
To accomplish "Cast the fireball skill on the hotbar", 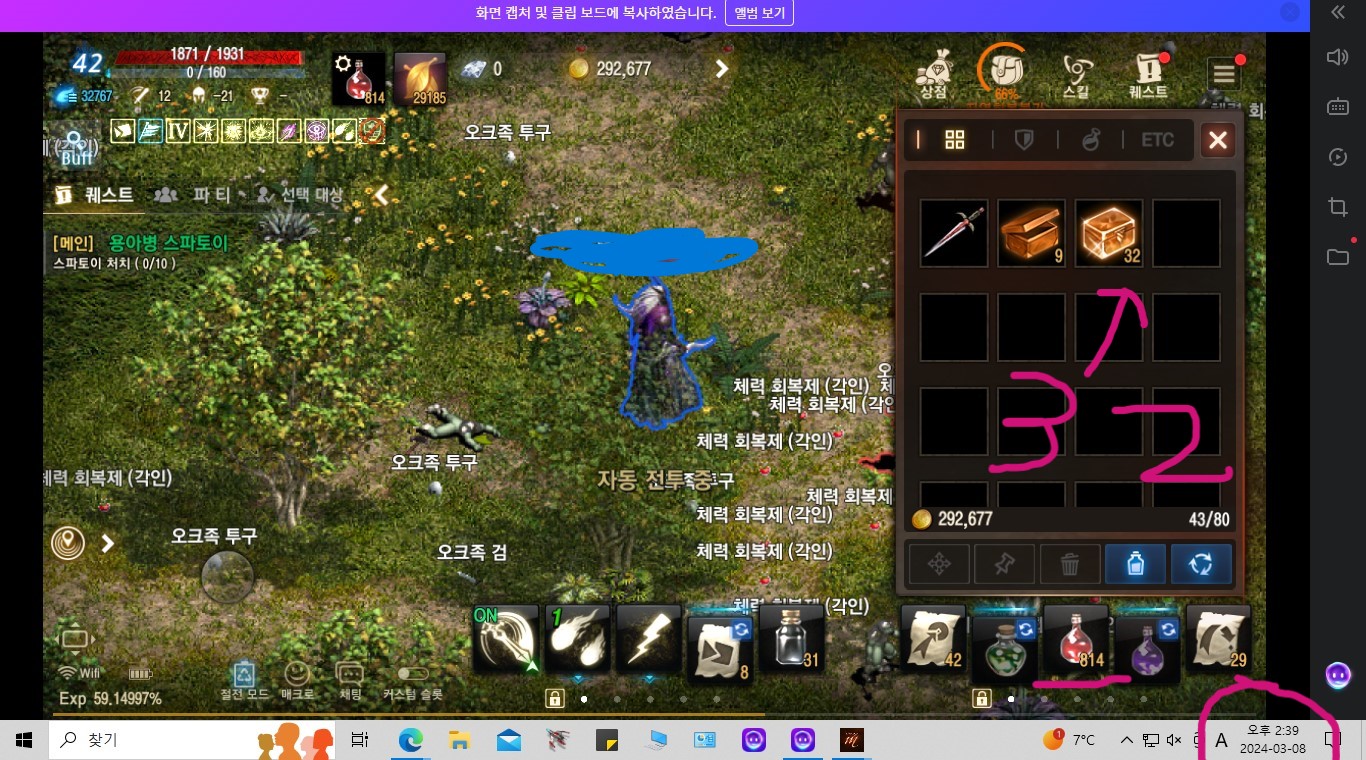I will pos(577,640).
